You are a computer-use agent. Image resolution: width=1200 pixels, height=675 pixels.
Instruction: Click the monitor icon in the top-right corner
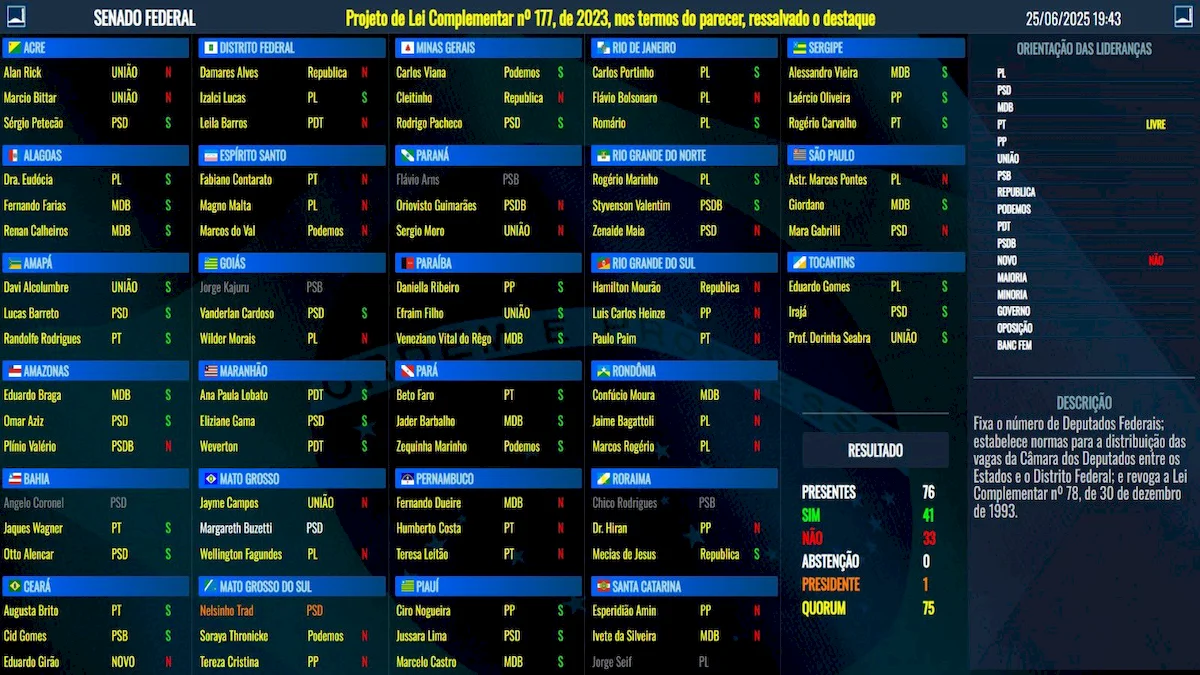[1183, 17]
